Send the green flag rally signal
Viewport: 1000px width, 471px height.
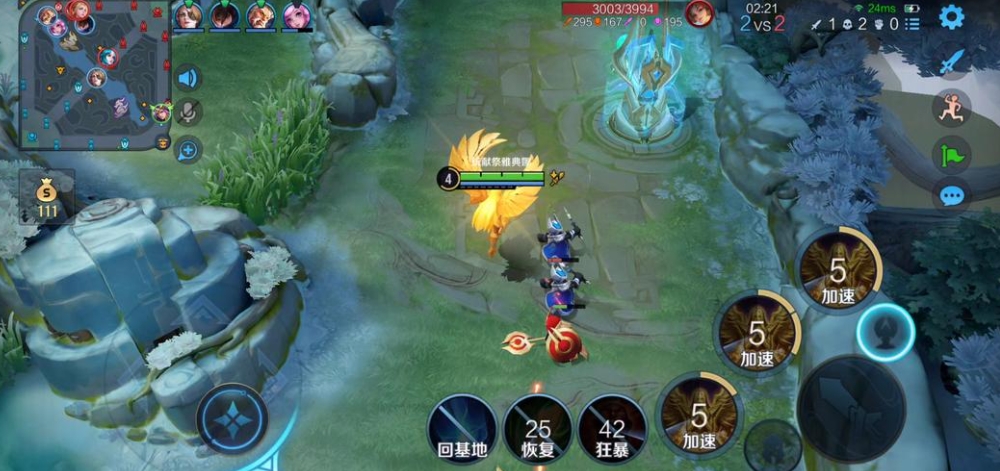pyautogui.click(x=951, y=154)
